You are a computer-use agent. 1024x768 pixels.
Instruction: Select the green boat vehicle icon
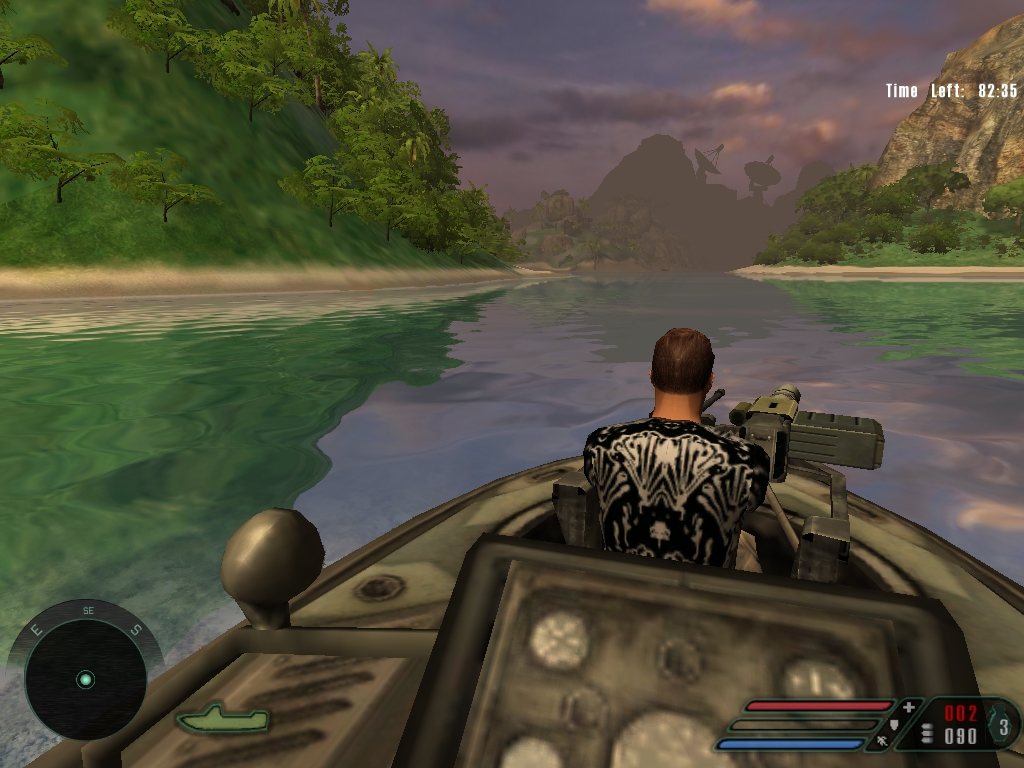(x=222, y=717)
